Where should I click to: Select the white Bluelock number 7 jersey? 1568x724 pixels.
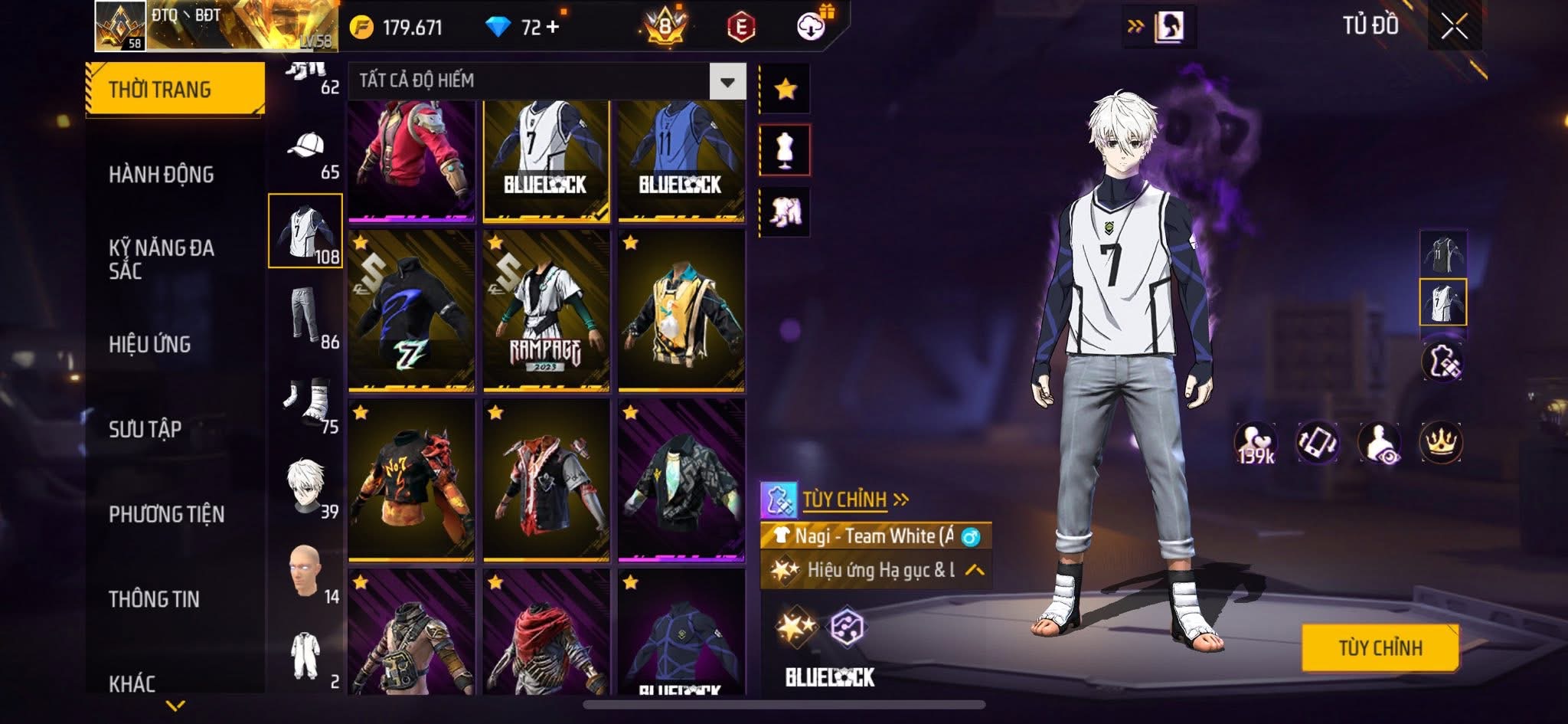(546, 161)
